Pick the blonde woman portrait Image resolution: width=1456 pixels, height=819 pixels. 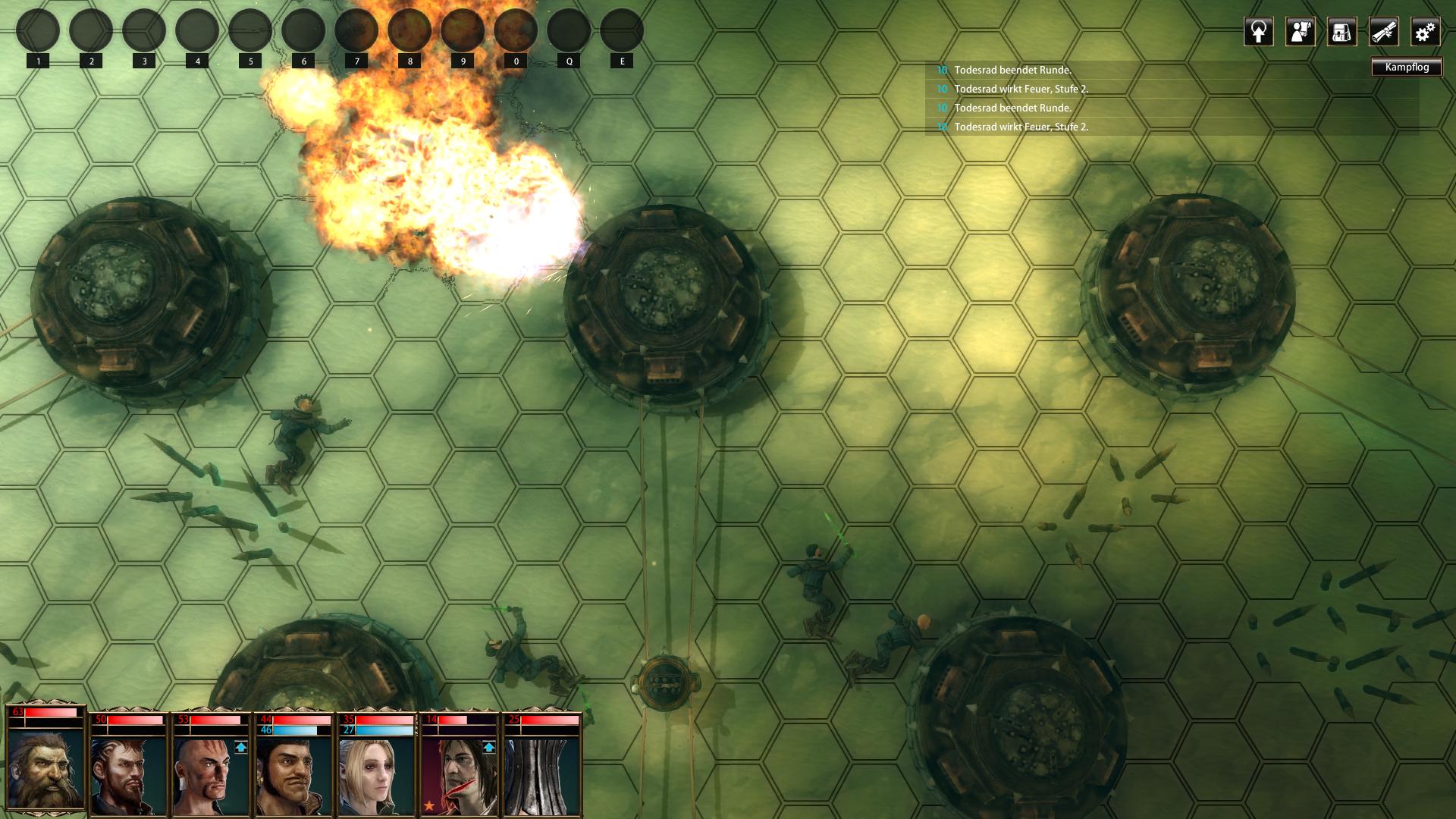pos(376,775)
